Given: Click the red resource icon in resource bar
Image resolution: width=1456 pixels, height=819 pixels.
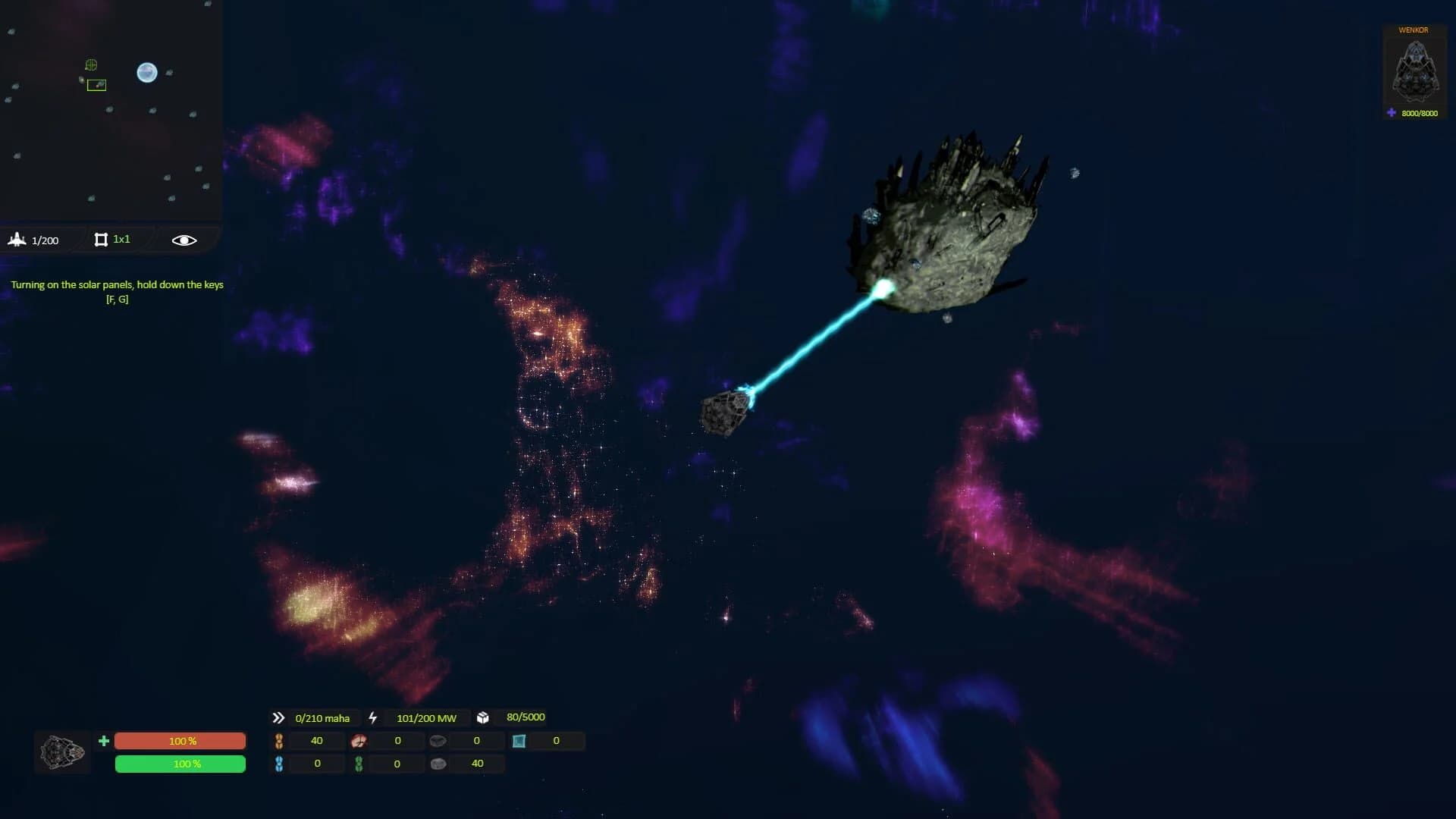Looking at the screenshot, I should tap(359, 741).
